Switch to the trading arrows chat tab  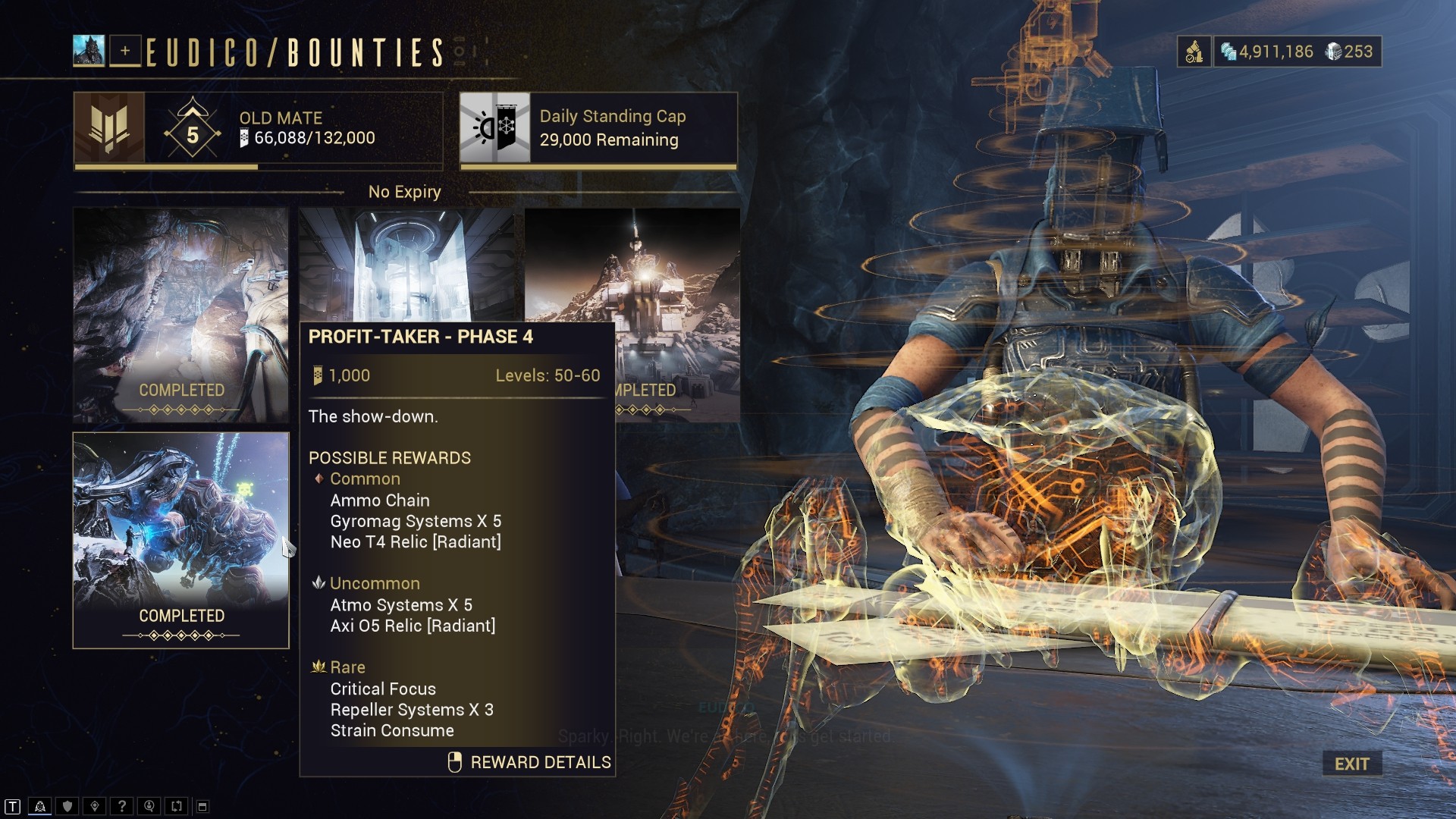click(176, 806)
